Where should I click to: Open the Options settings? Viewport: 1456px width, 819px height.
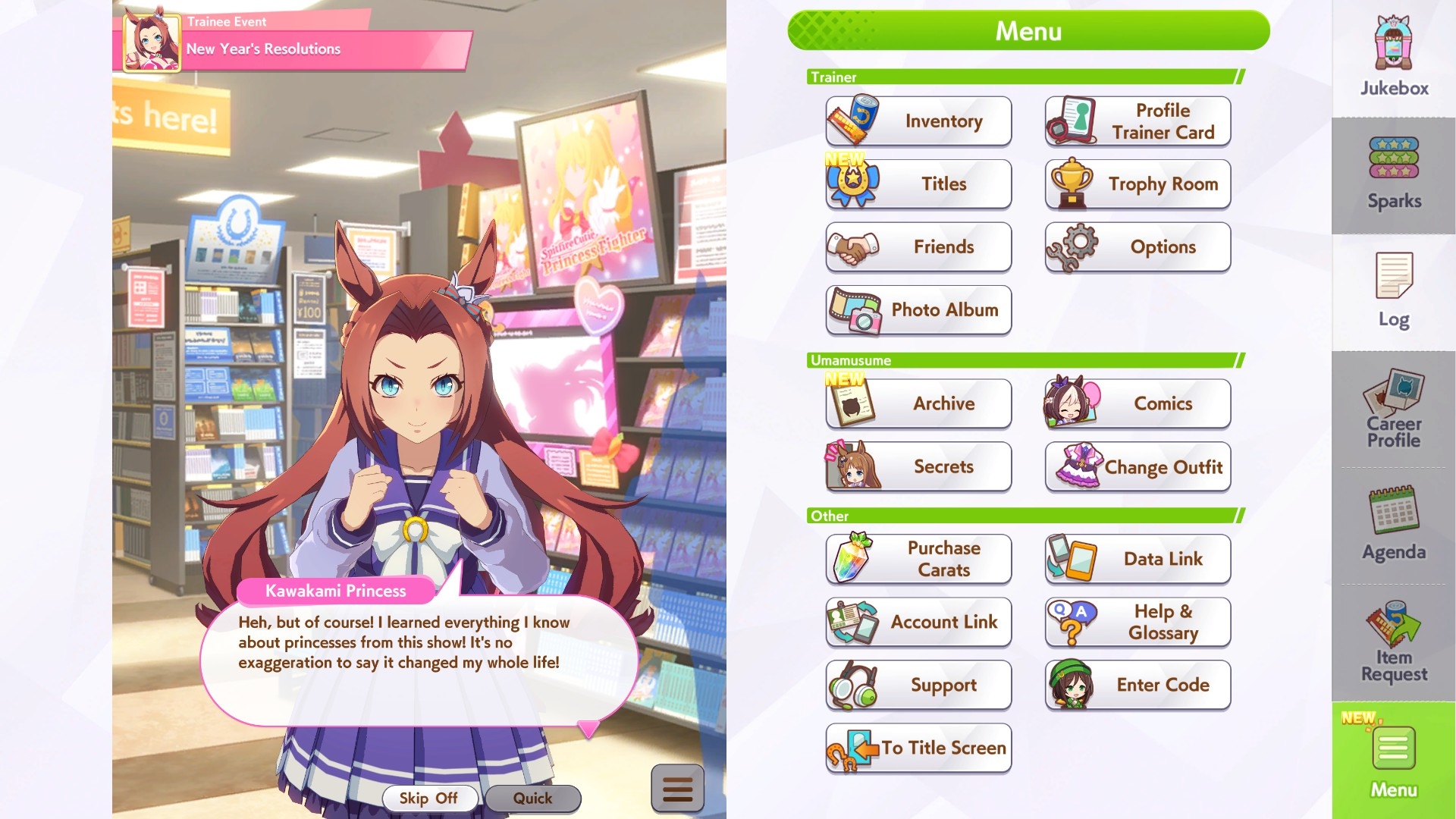1137,247
